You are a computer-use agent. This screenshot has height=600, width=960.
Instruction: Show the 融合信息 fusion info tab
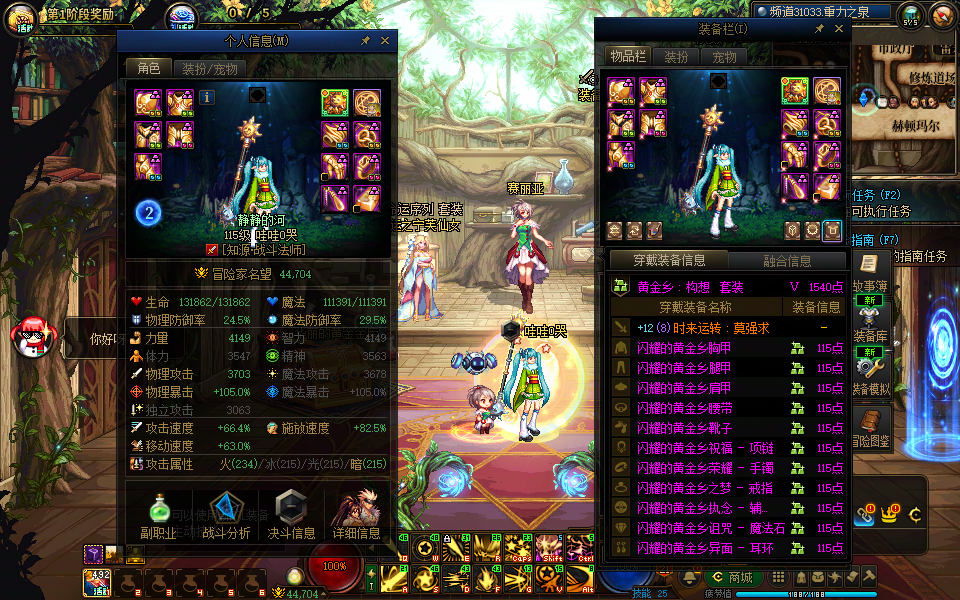click(786, 261)
